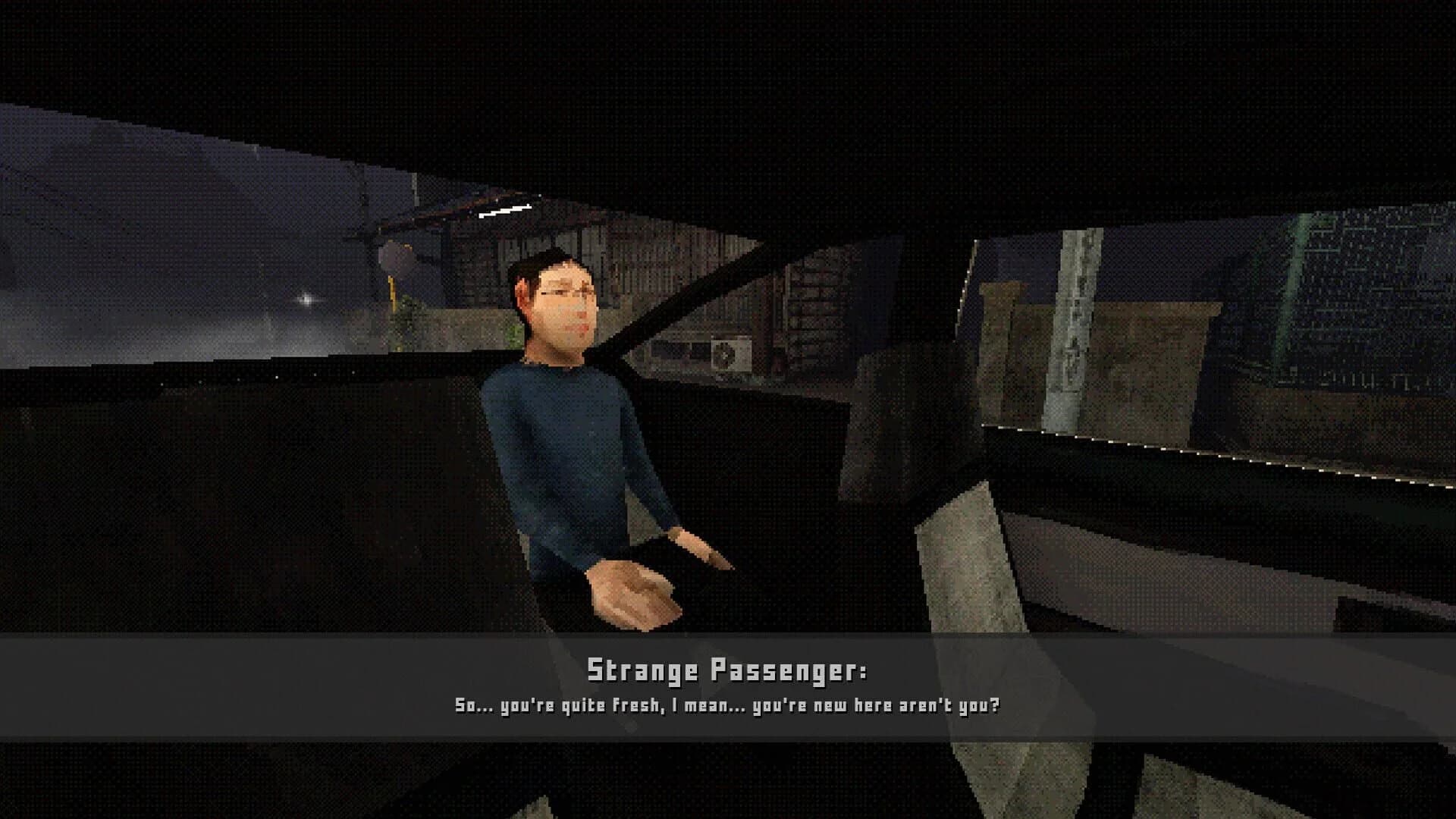The width and height of the screenshot is (1456, 819).
Task: Click the Strange Passenger name label
Action: point(730,670)
